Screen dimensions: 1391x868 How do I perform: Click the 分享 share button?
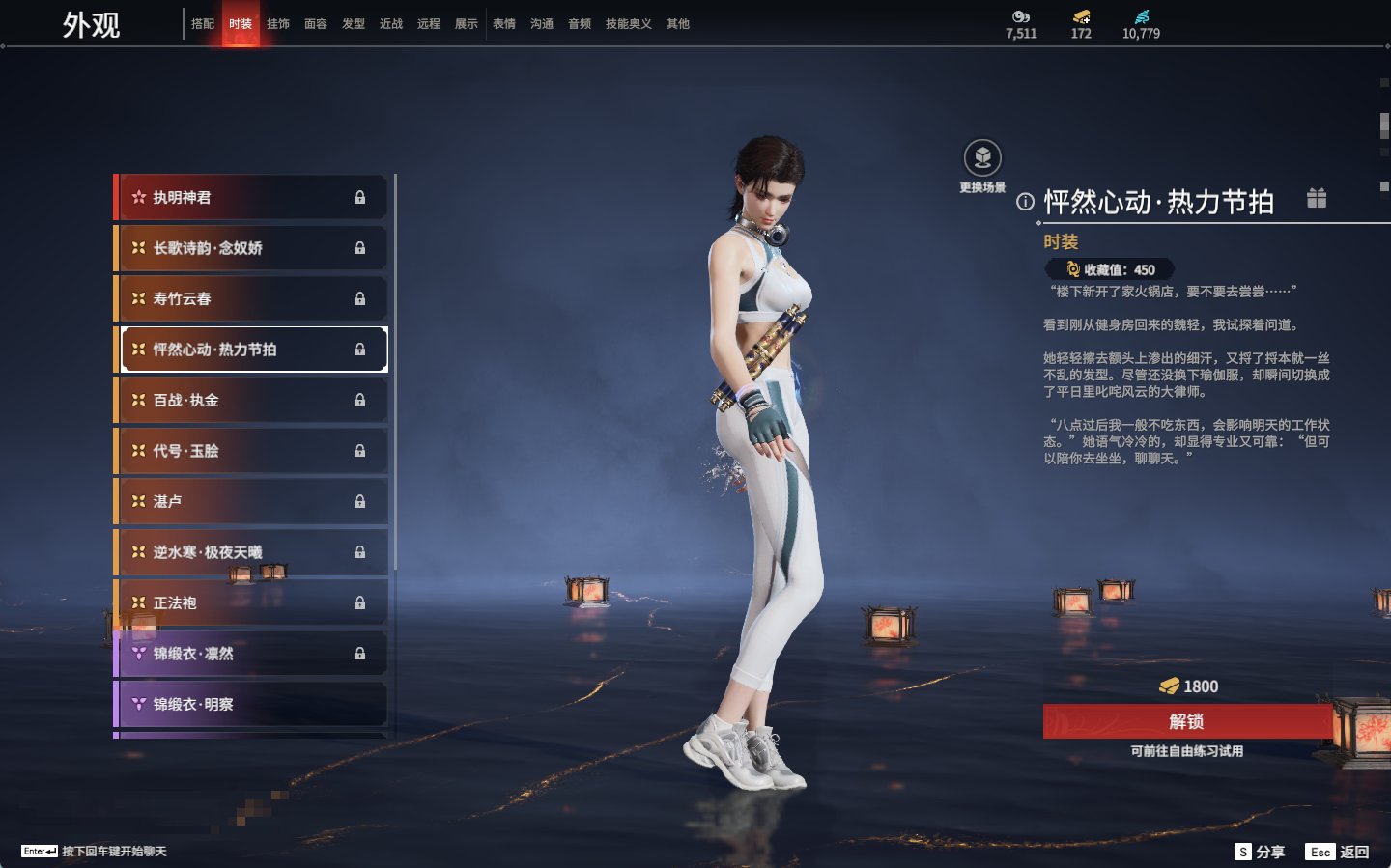[x=1261, y=852]
